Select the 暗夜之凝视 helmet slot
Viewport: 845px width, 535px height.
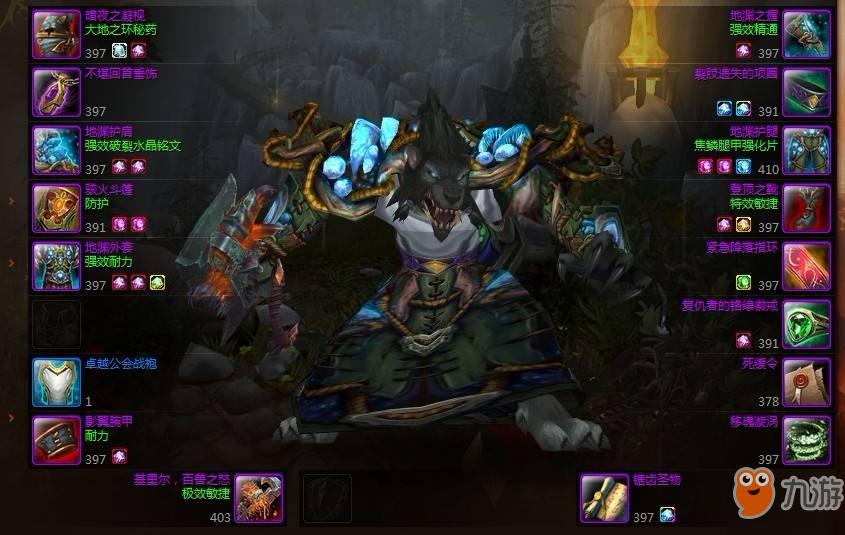pos(56,35)
